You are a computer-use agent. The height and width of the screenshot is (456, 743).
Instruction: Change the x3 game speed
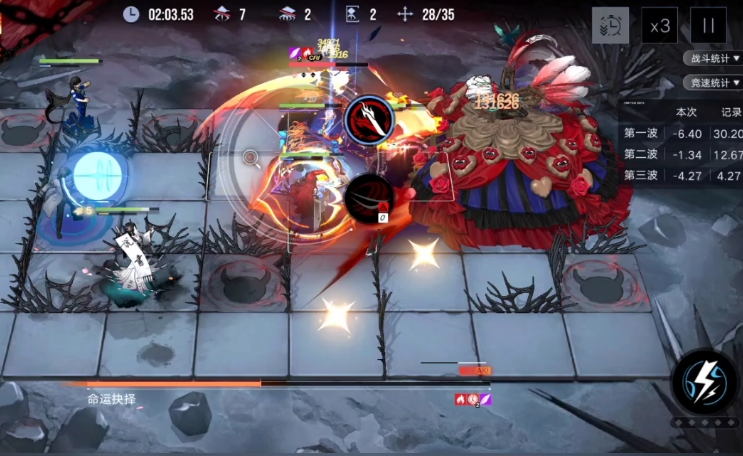point(659,25)
